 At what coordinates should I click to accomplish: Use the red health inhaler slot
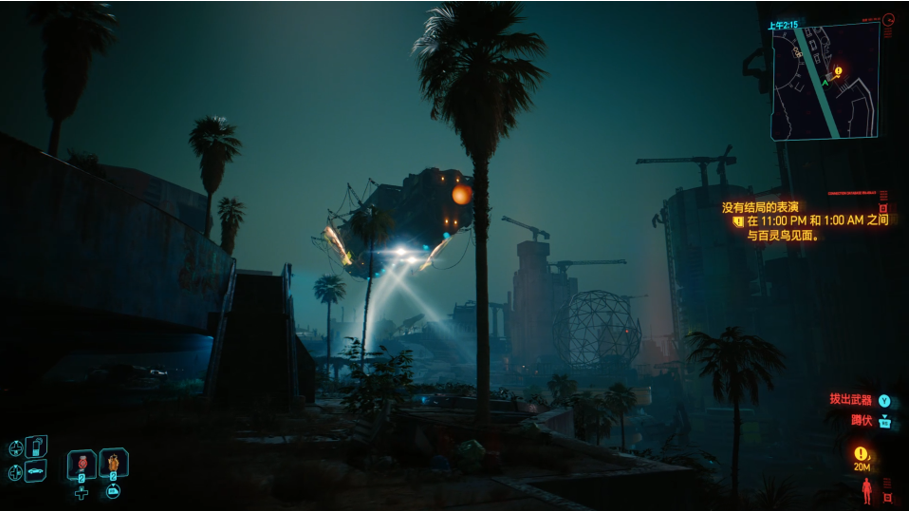pyautogui.click(x=82, y=464)
